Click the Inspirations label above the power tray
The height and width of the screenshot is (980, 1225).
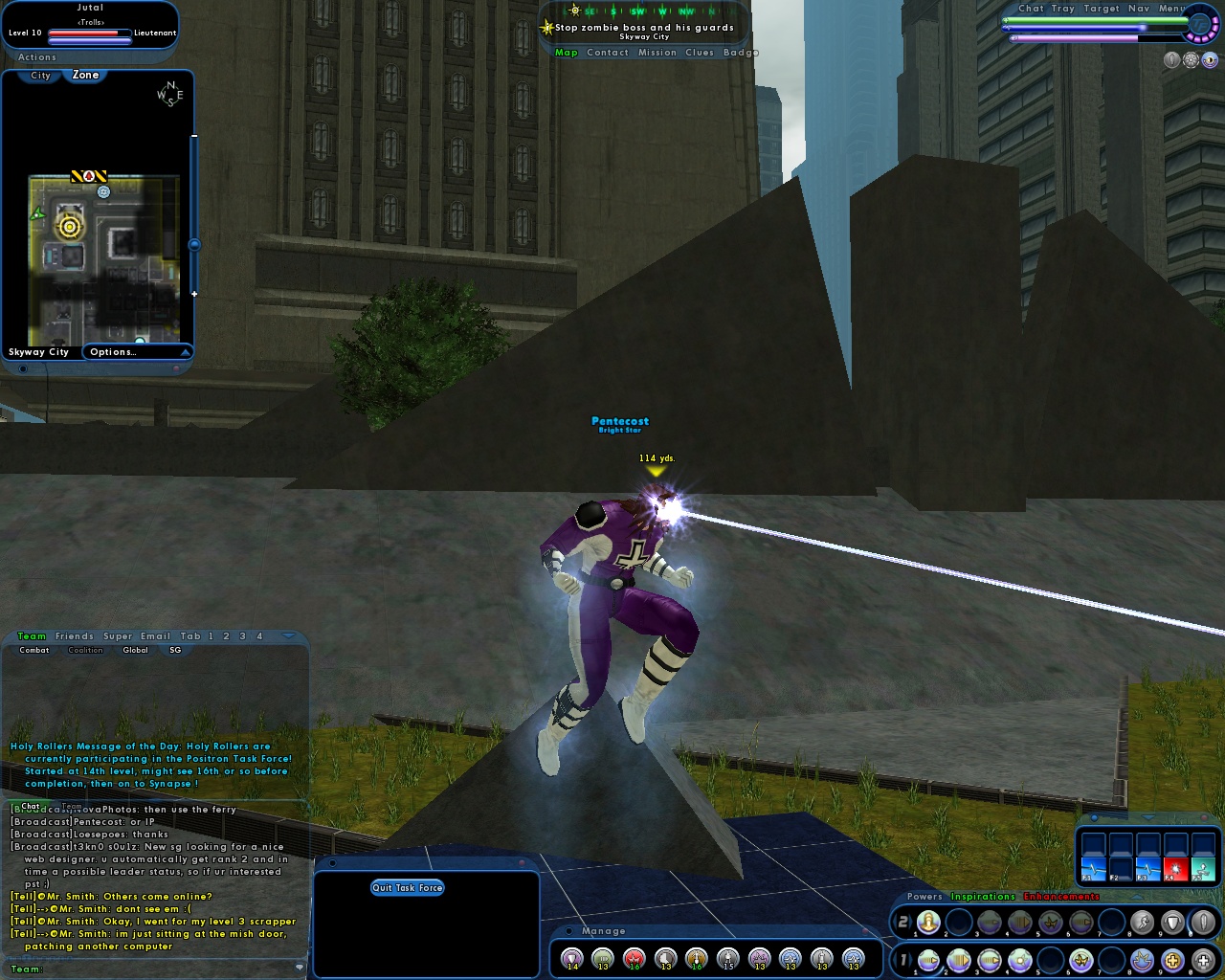click(983, 897)
